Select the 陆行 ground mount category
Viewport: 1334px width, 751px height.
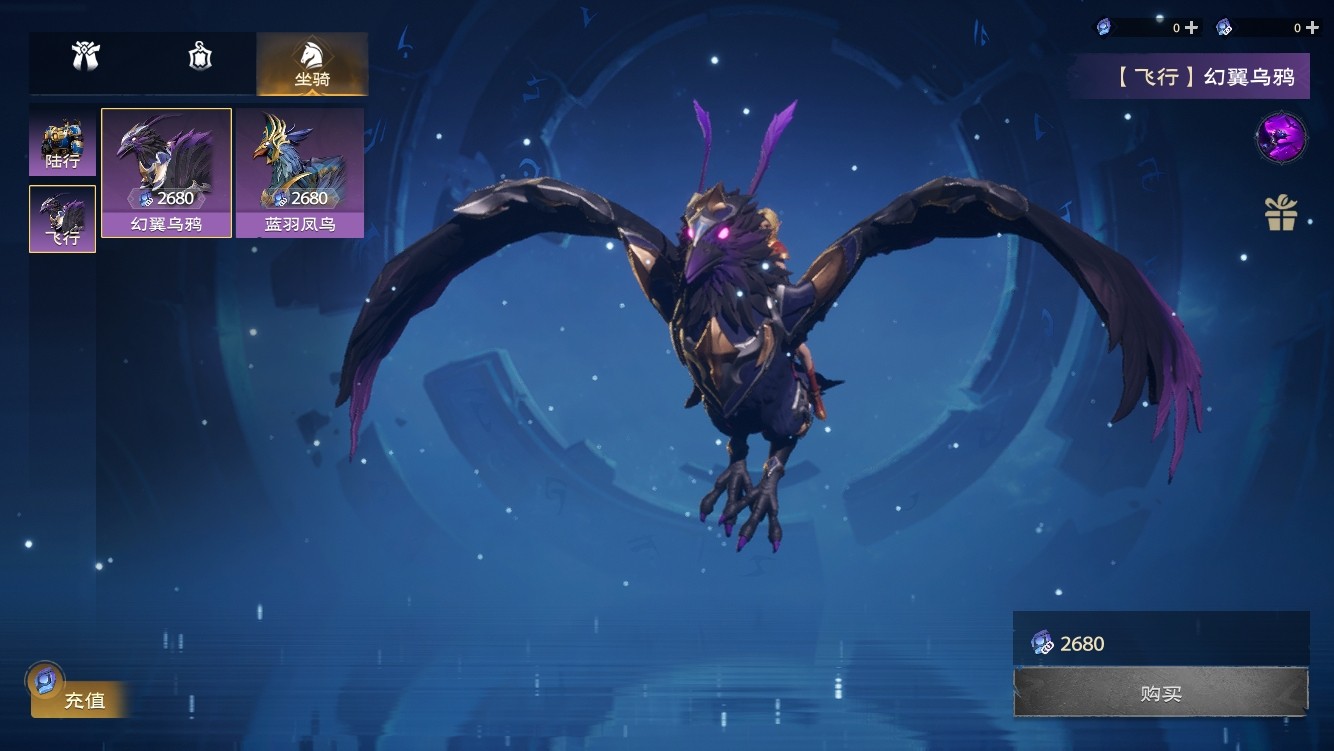[x=62, y=143]
